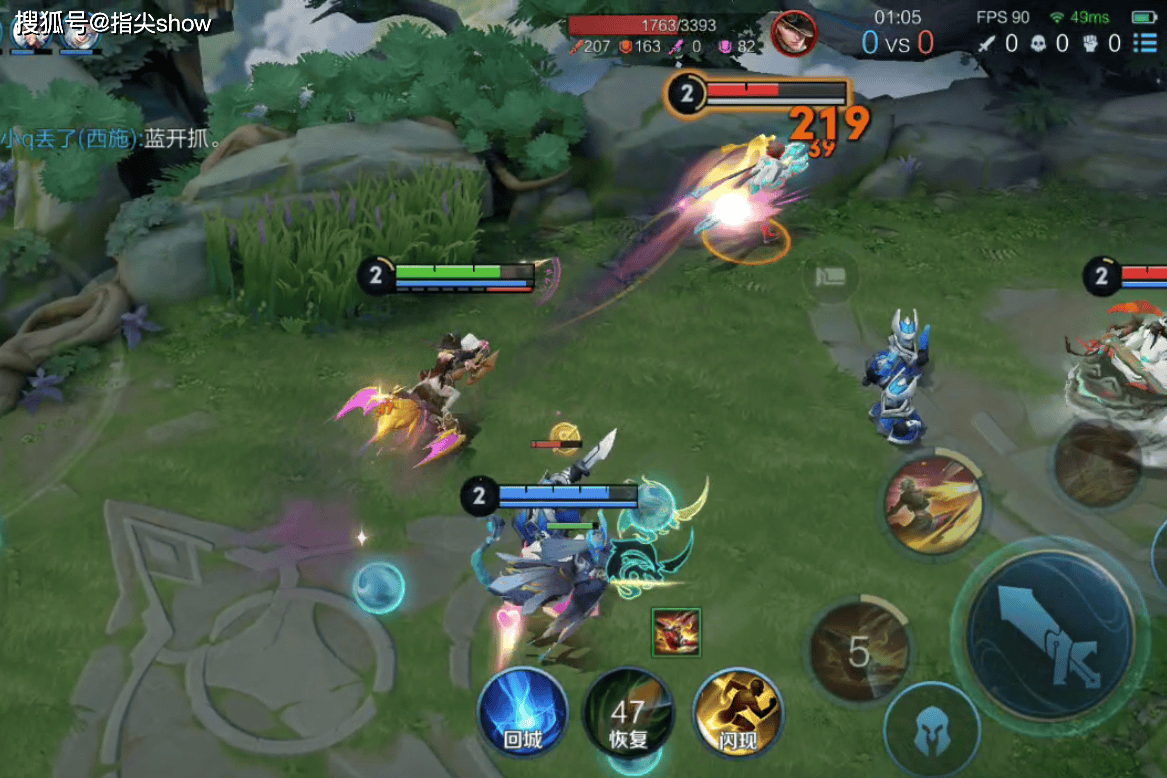The height and width of the screenshot is (778, 1167).
Task: Select the skill showing cooldown 5
Action: pyautogui.click(x=858, y=651)
